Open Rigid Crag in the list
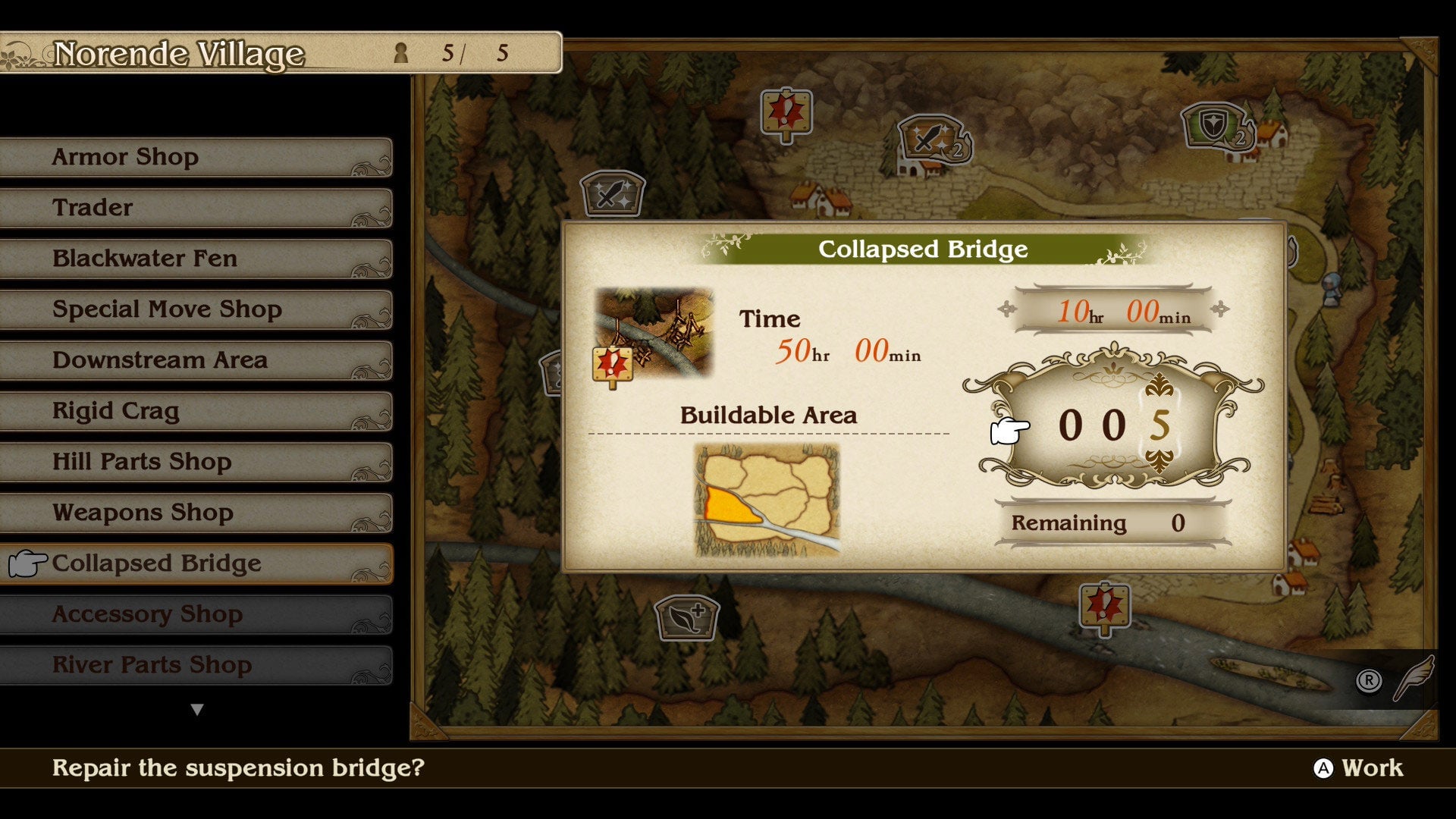Viewport: 1456px width, 819px height. [196, 411]
